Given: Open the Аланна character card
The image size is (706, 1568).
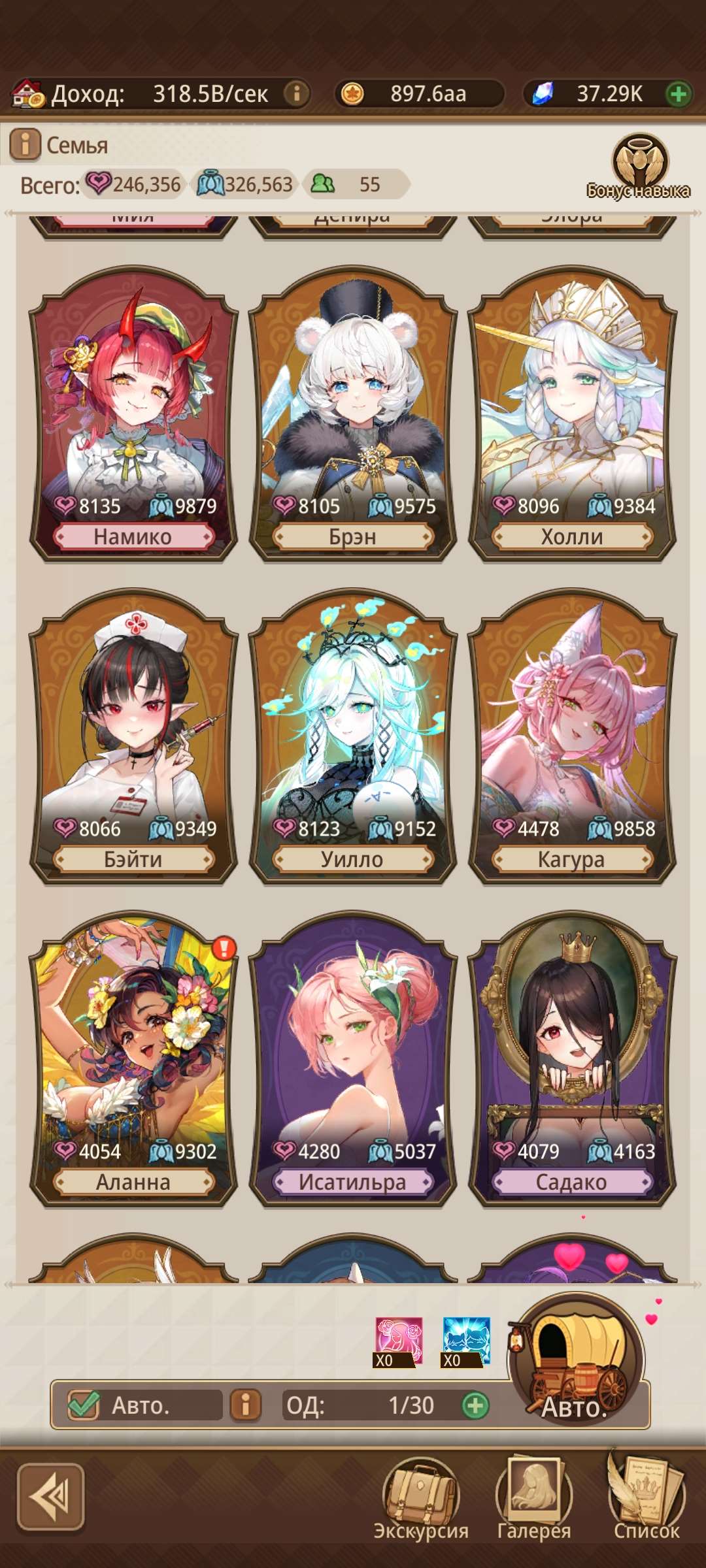Looking at the screenshot, I should coord(133,1060).
